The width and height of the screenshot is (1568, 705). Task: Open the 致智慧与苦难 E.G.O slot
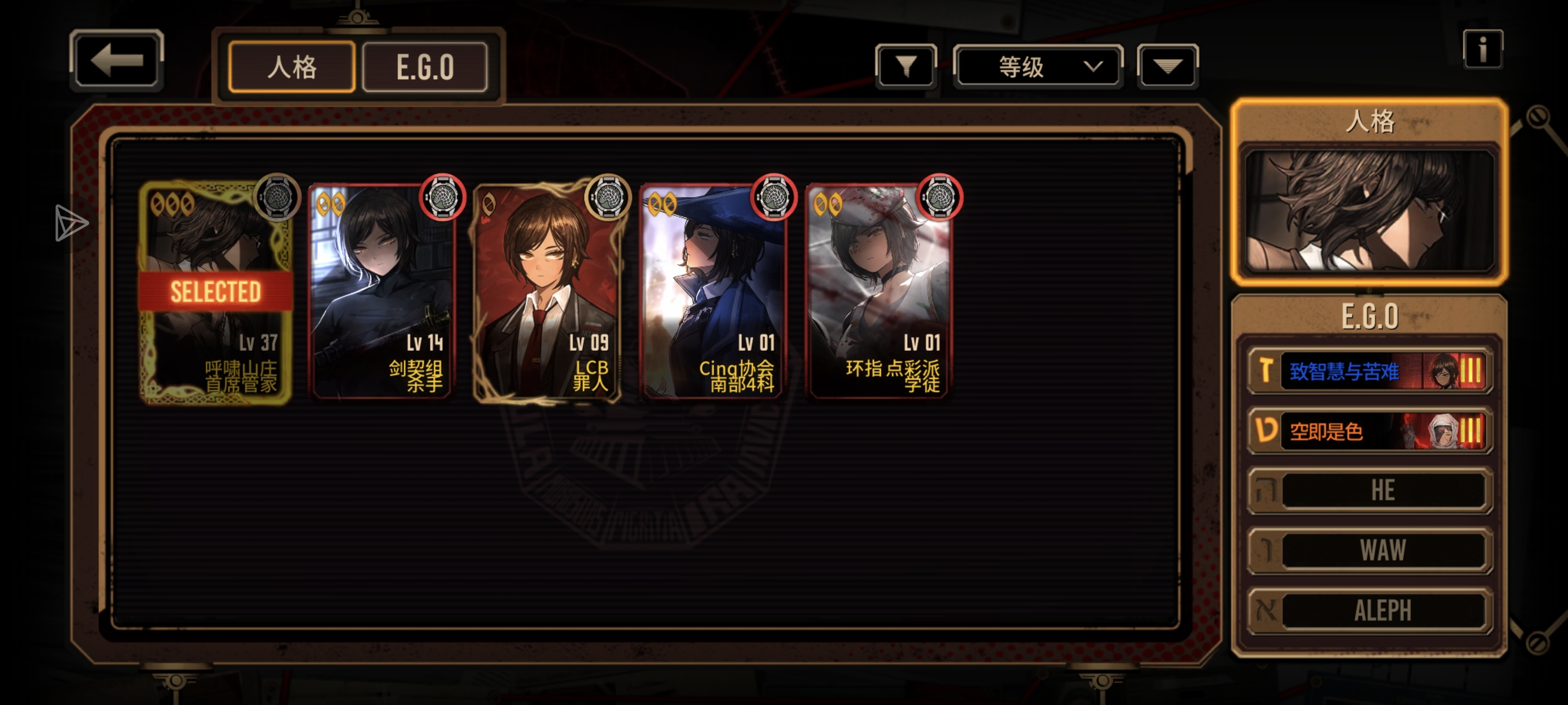1369,370
